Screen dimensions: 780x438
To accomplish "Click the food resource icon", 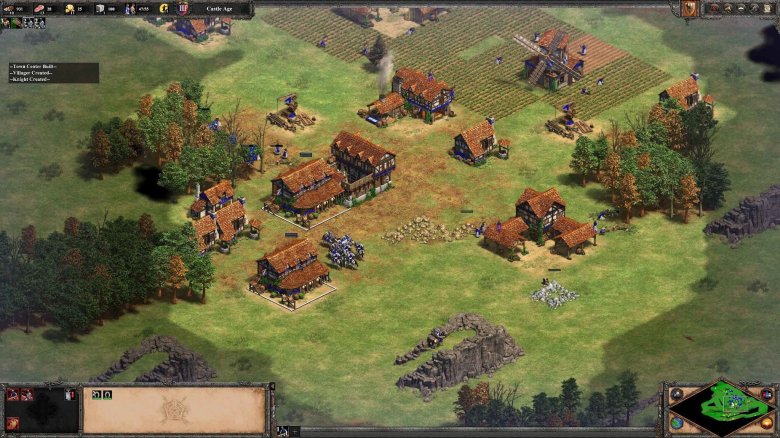I will pos(40,8).
